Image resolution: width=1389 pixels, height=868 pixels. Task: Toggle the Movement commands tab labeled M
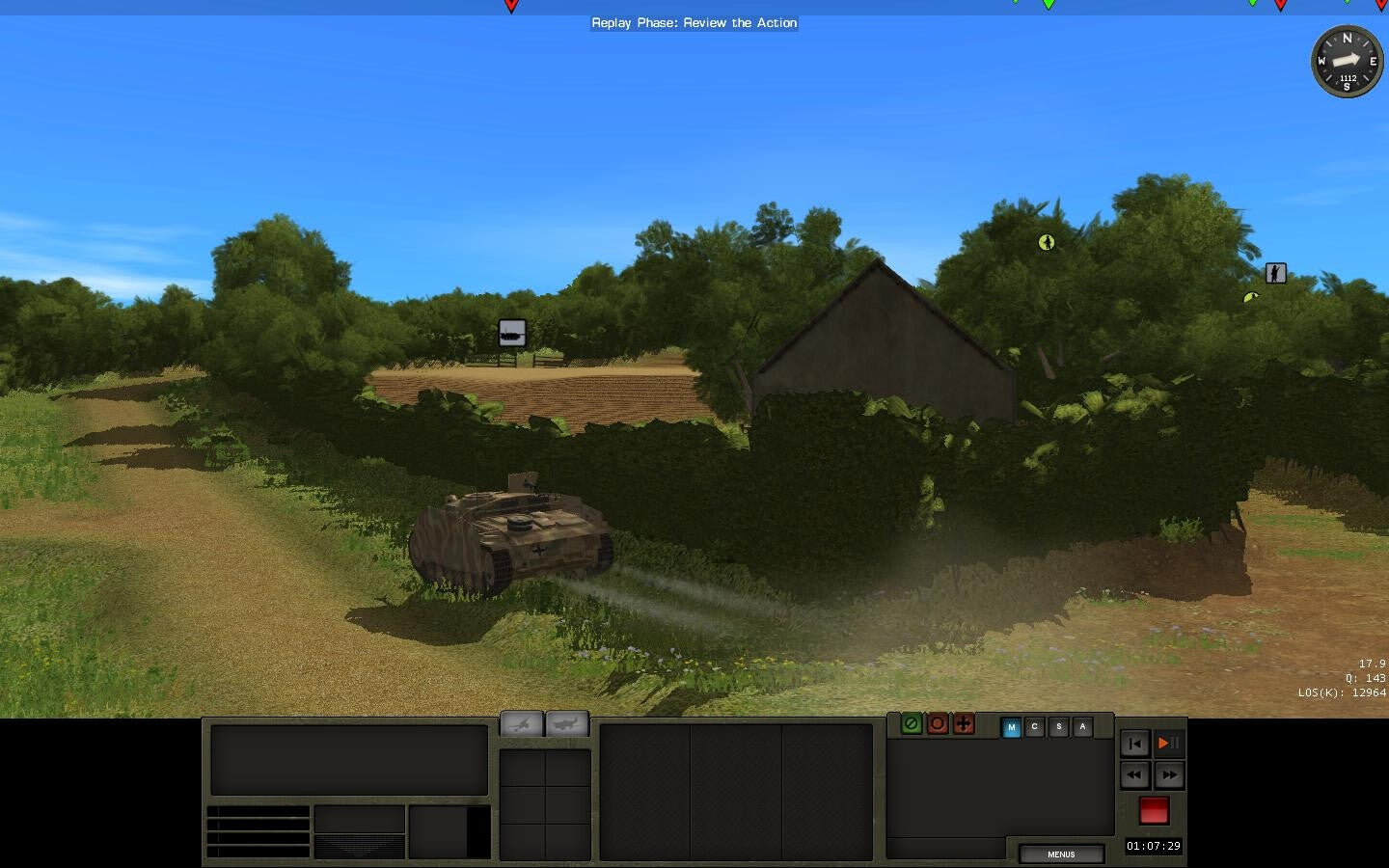click(x=1012, y=727)
